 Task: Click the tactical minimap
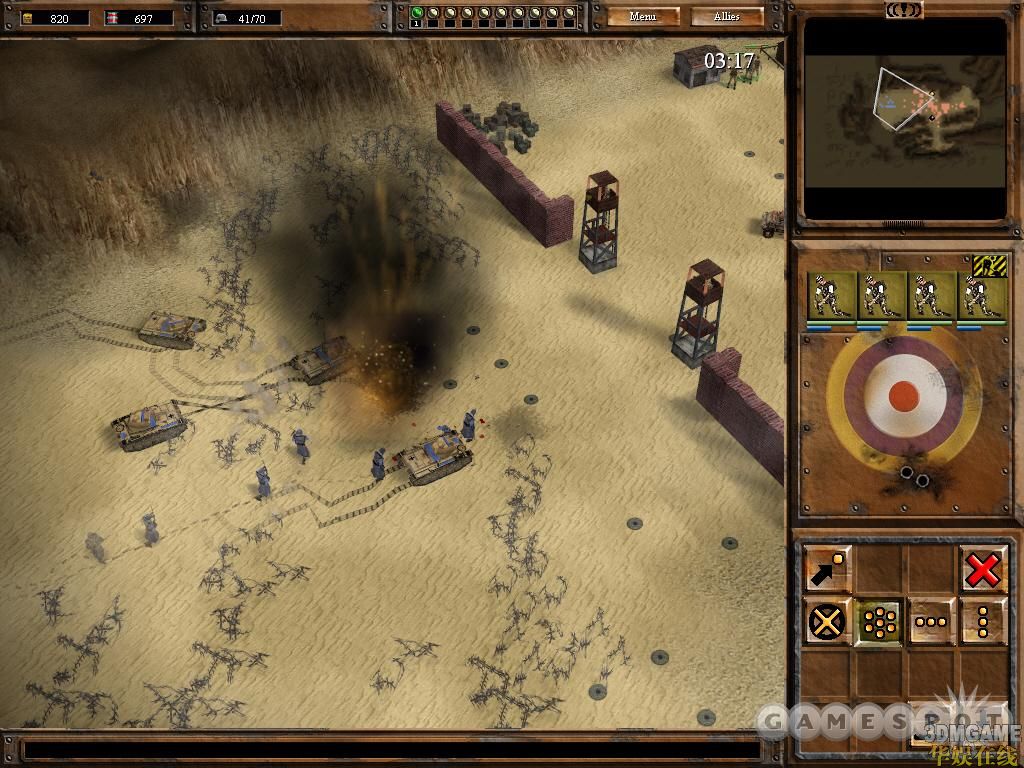(905, 119)
